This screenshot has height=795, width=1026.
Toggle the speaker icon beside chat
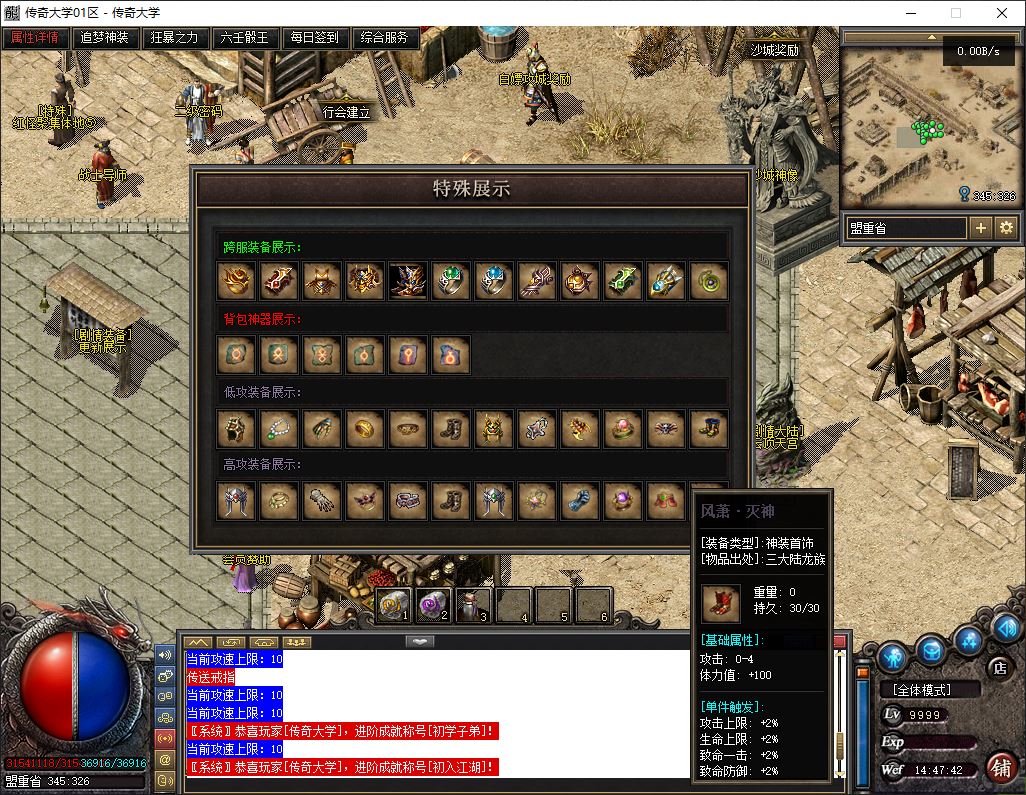[165, 655]
